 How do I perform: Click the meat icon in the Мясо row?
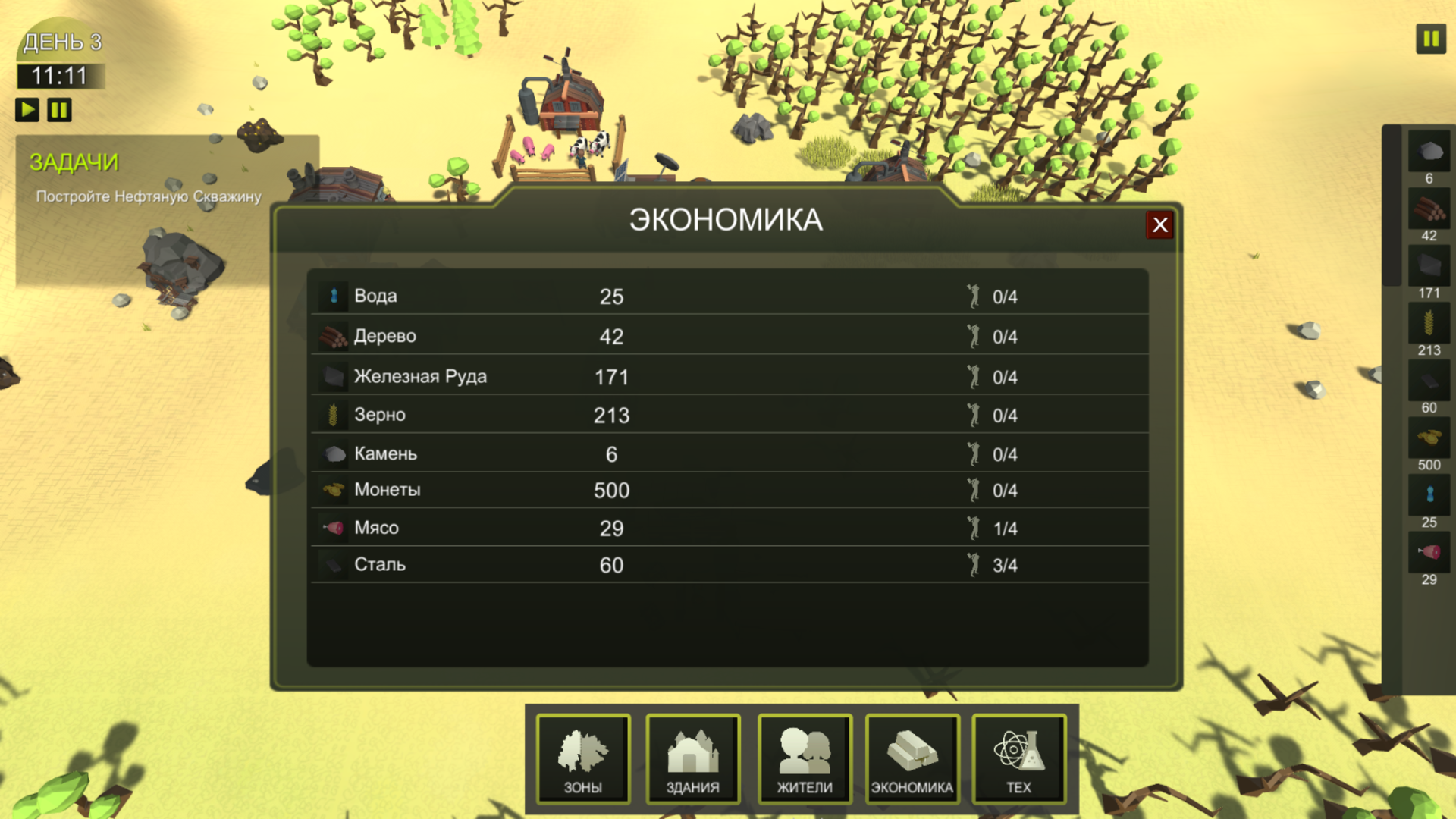334,527
